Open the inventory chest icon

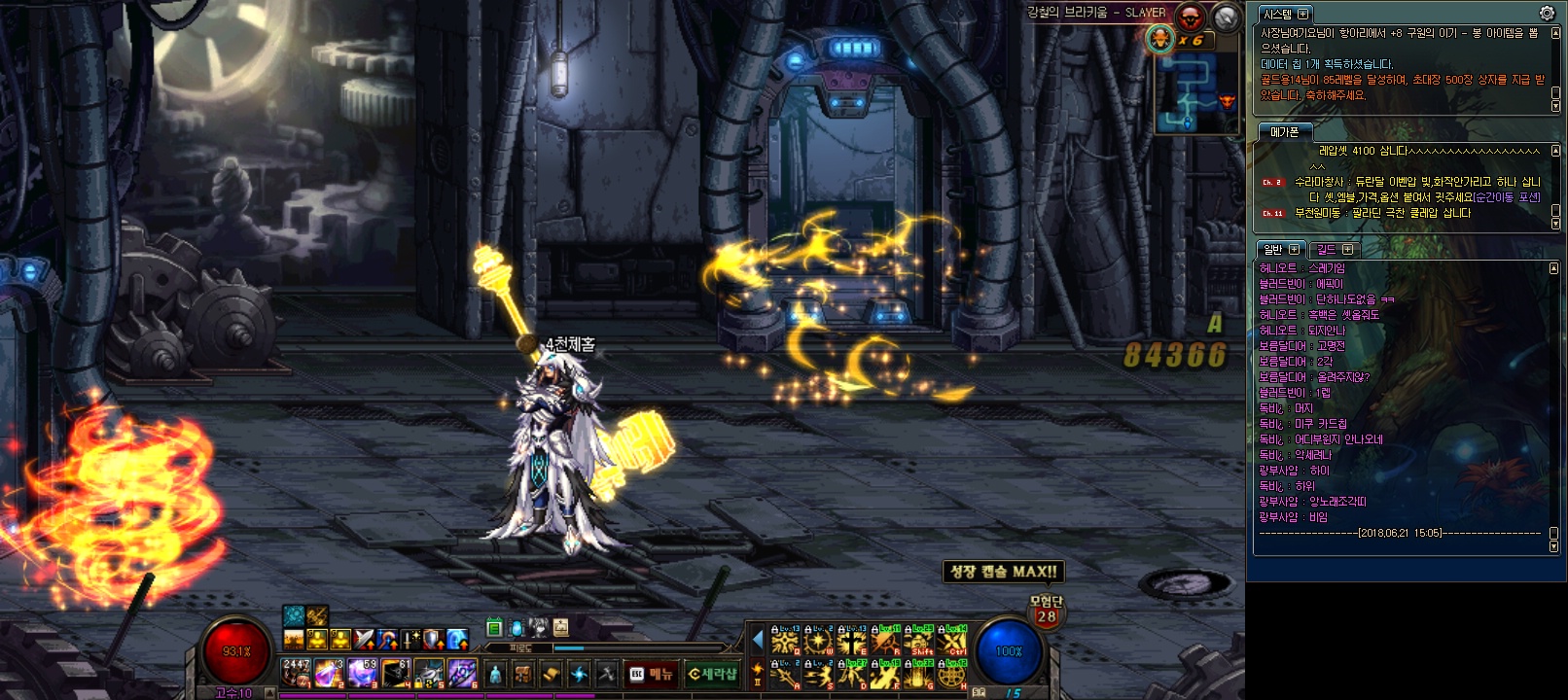click(x=522, y=674)
